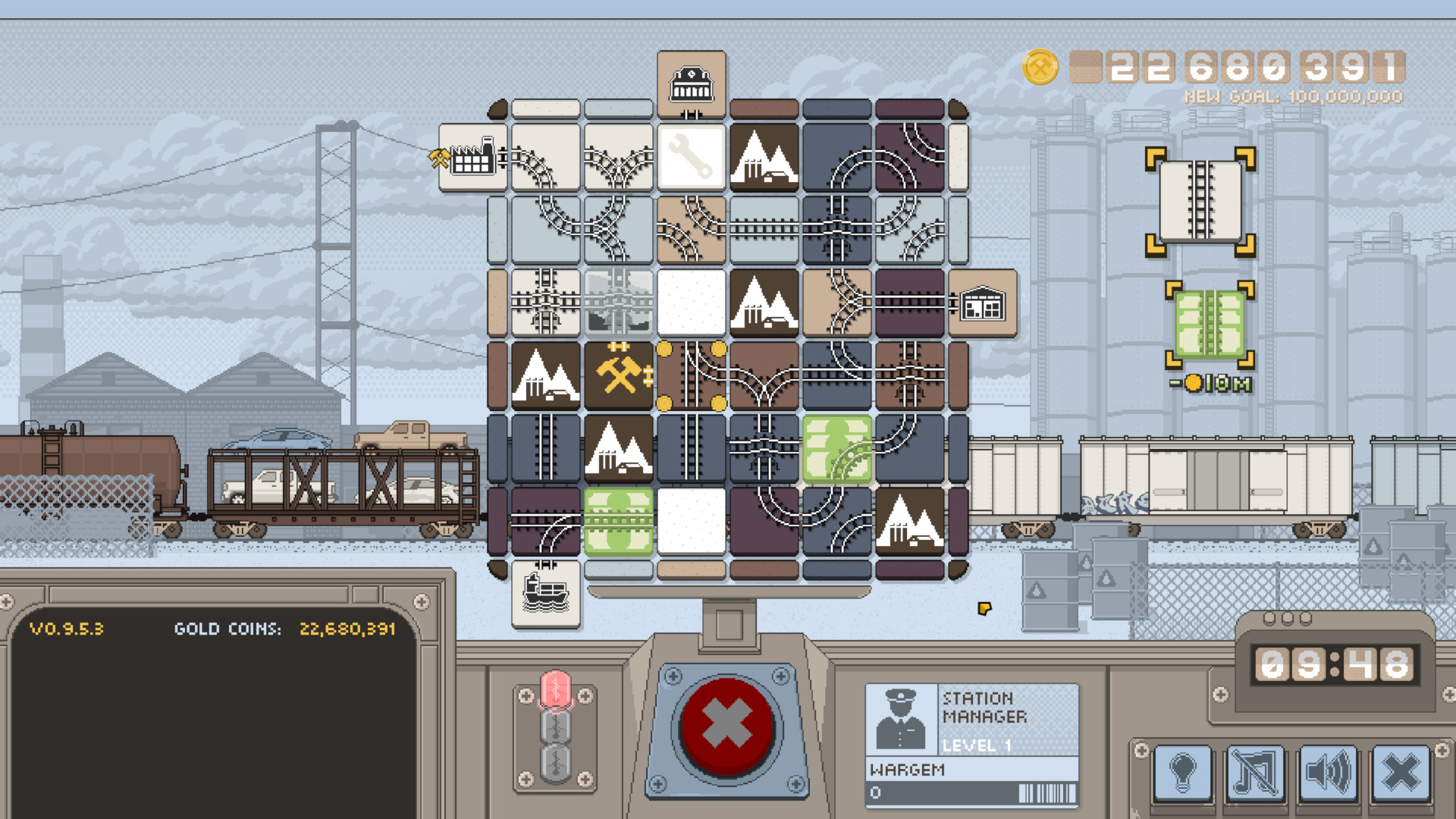The image size is (1456, 819).
Task: Click the crossed hammers tile on the board
Action: pyautogui.click(x=618, y=376)
